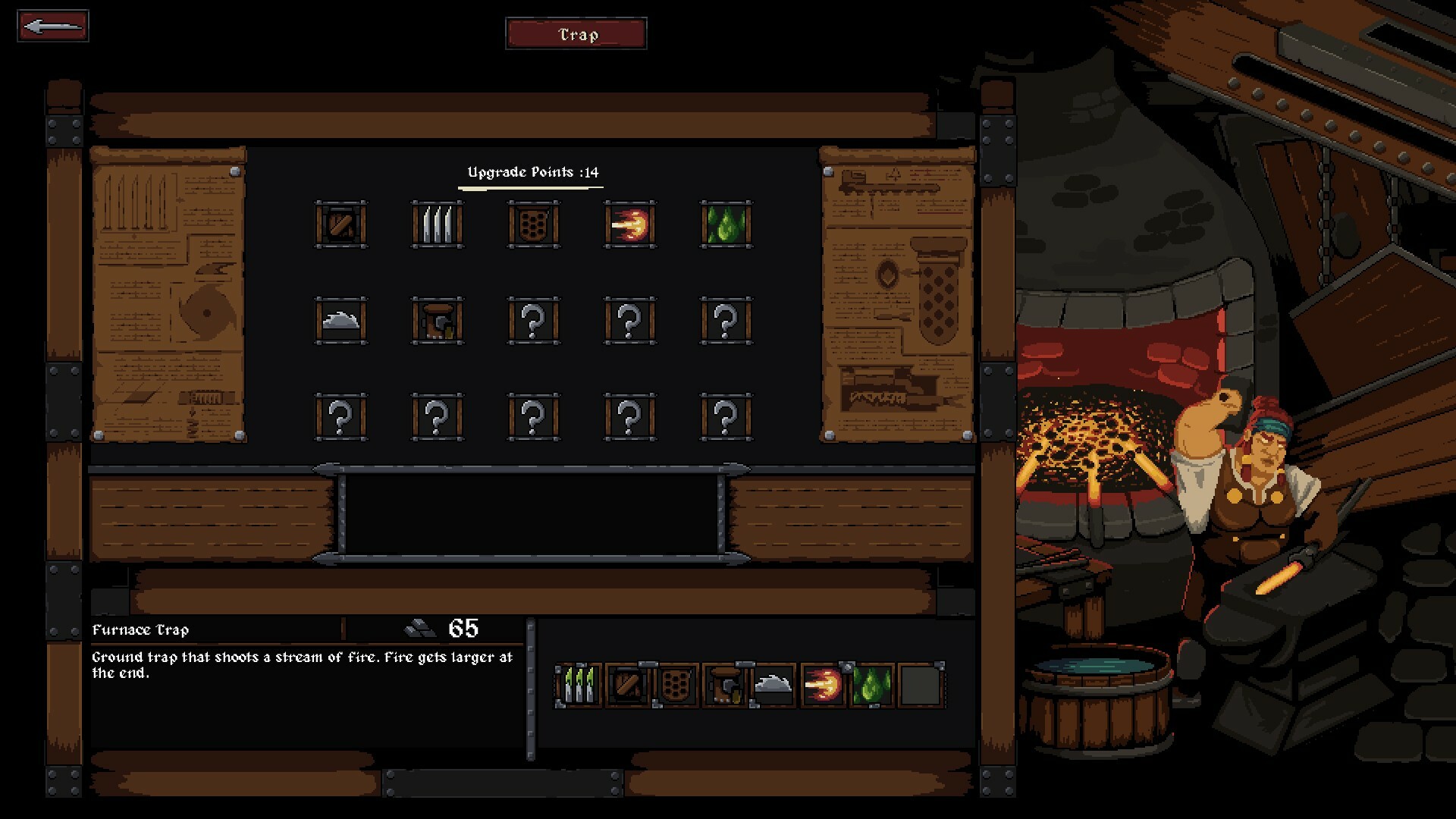This screenshot has height=819, width=1456.
Task: Click the empty grey slot in loadout bar
Action: tap(921, 686)
